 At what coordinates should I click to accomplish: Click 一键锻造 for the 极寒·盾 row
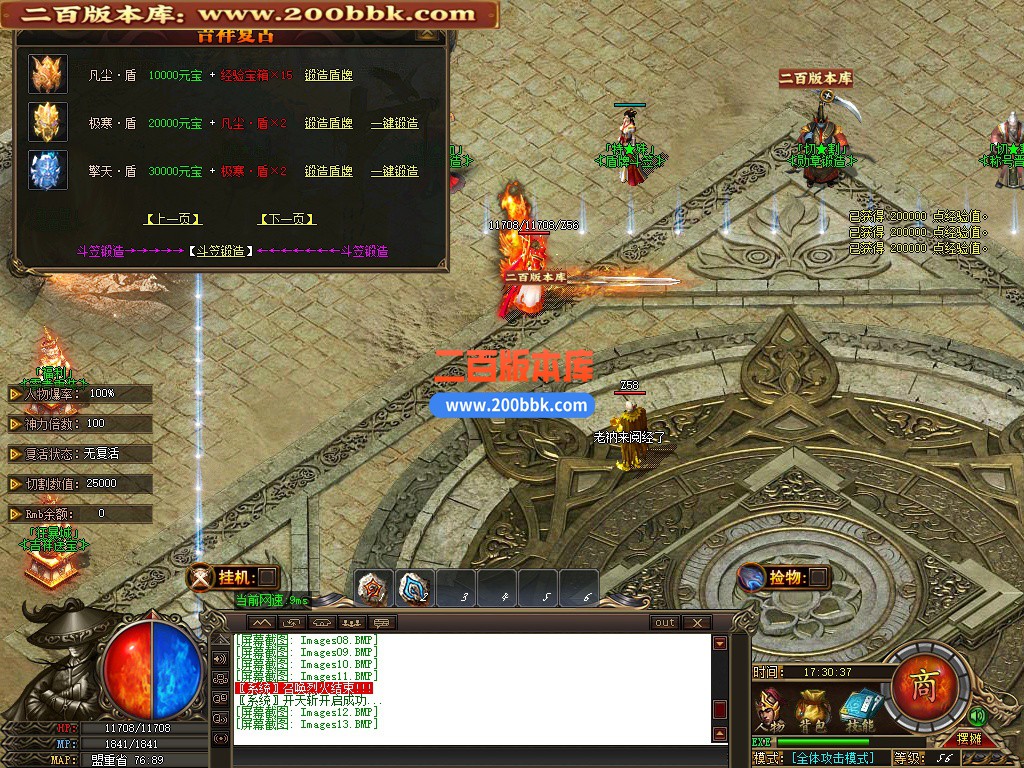(x=394, y=123)
